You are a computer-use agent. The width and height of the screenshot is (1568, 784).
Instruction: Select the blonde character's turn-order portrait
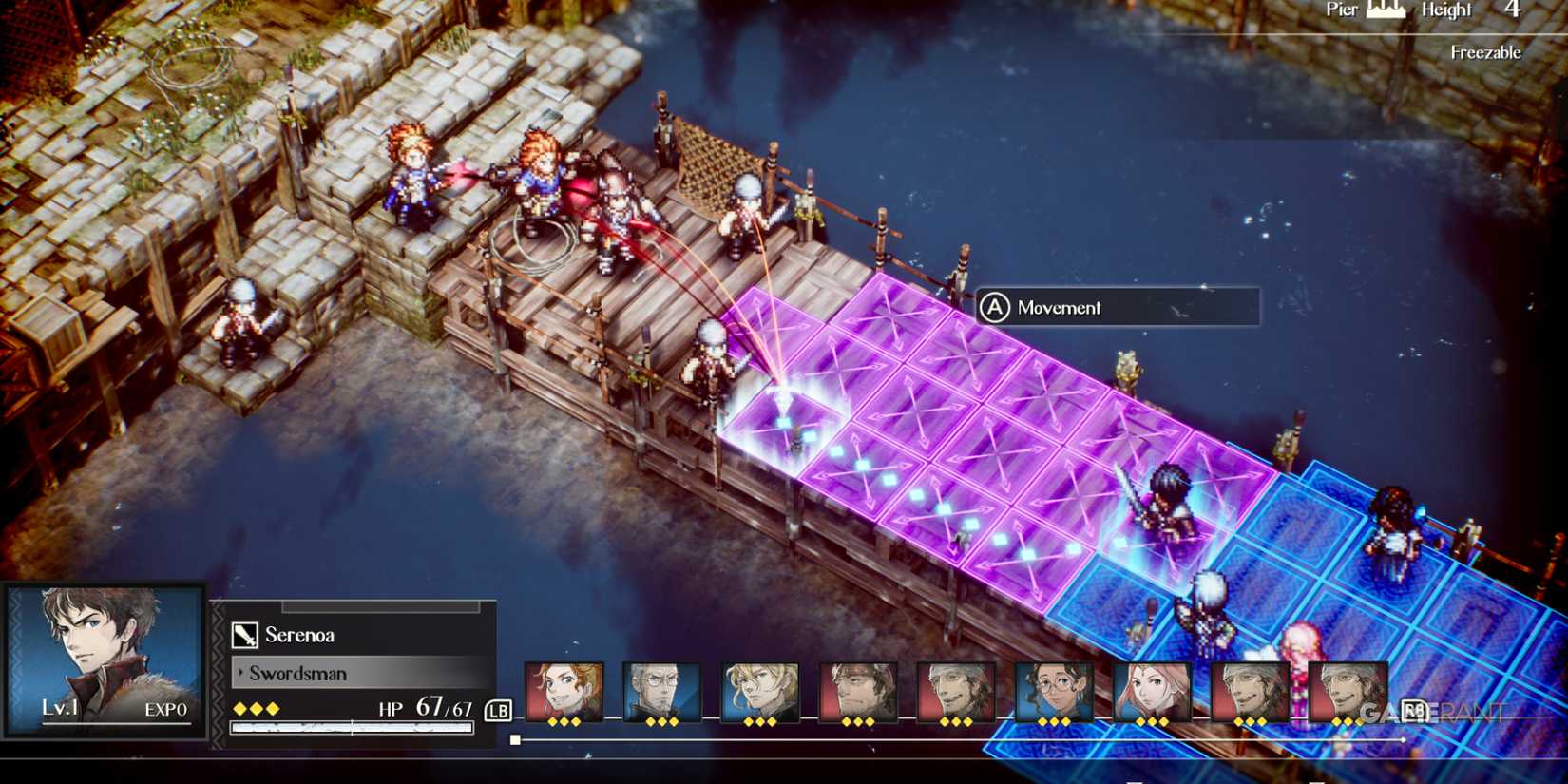[757, 686]
